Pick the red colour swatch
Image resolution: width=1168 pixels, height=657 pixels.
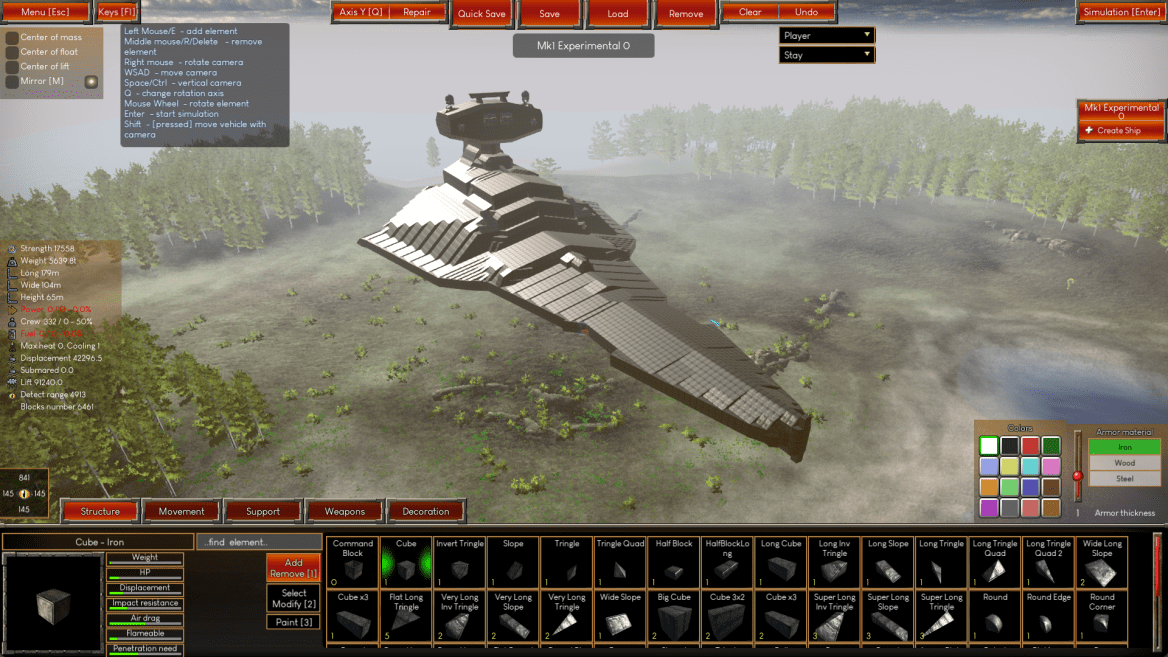click(1030, 446)
